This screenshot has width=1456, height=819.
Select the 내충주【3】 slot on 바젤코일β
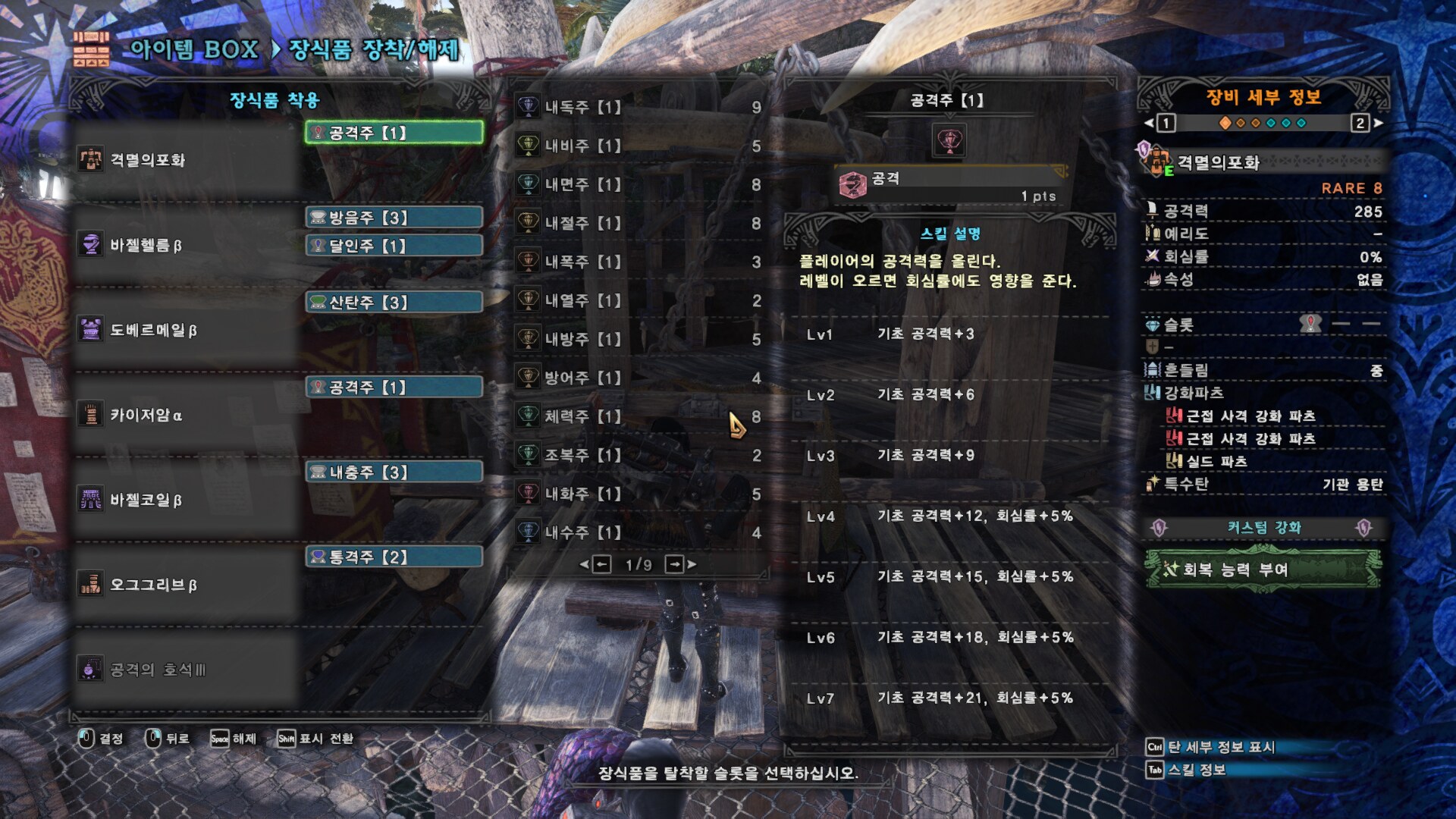(x=394, y=472)
